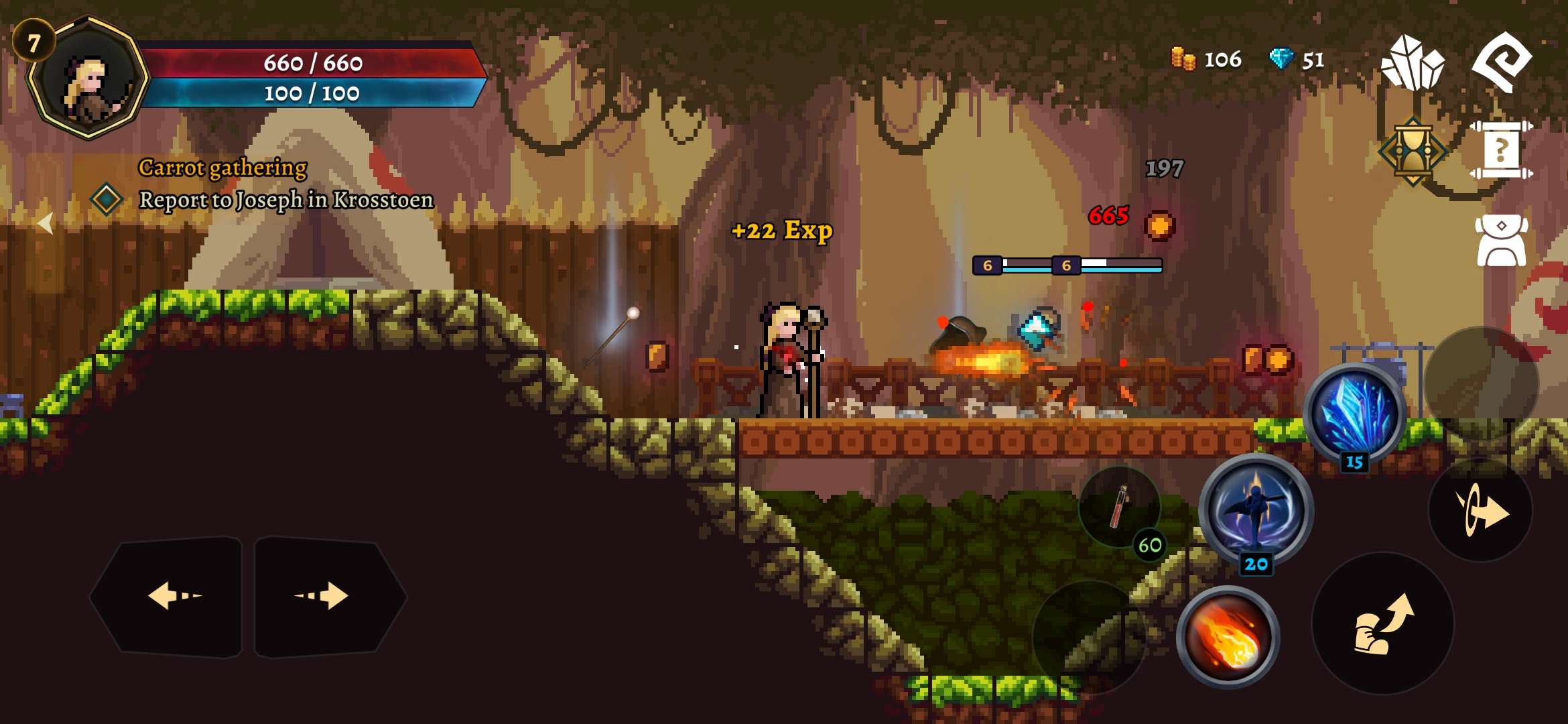Image resolution: width=1568 pixels, height=724 pixels.
Task: Open the question mark scroll
Action: [x=1501, y=150]
